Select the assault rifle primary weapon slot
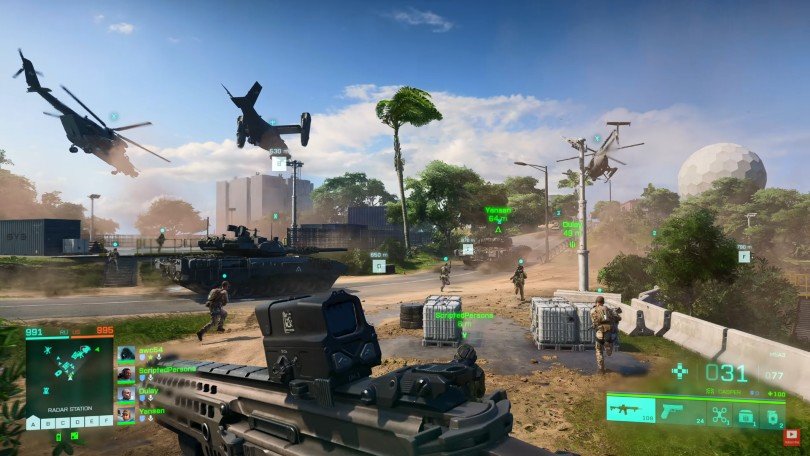The width and height of the screenshot is (810, 456). (x=630, y=410)
